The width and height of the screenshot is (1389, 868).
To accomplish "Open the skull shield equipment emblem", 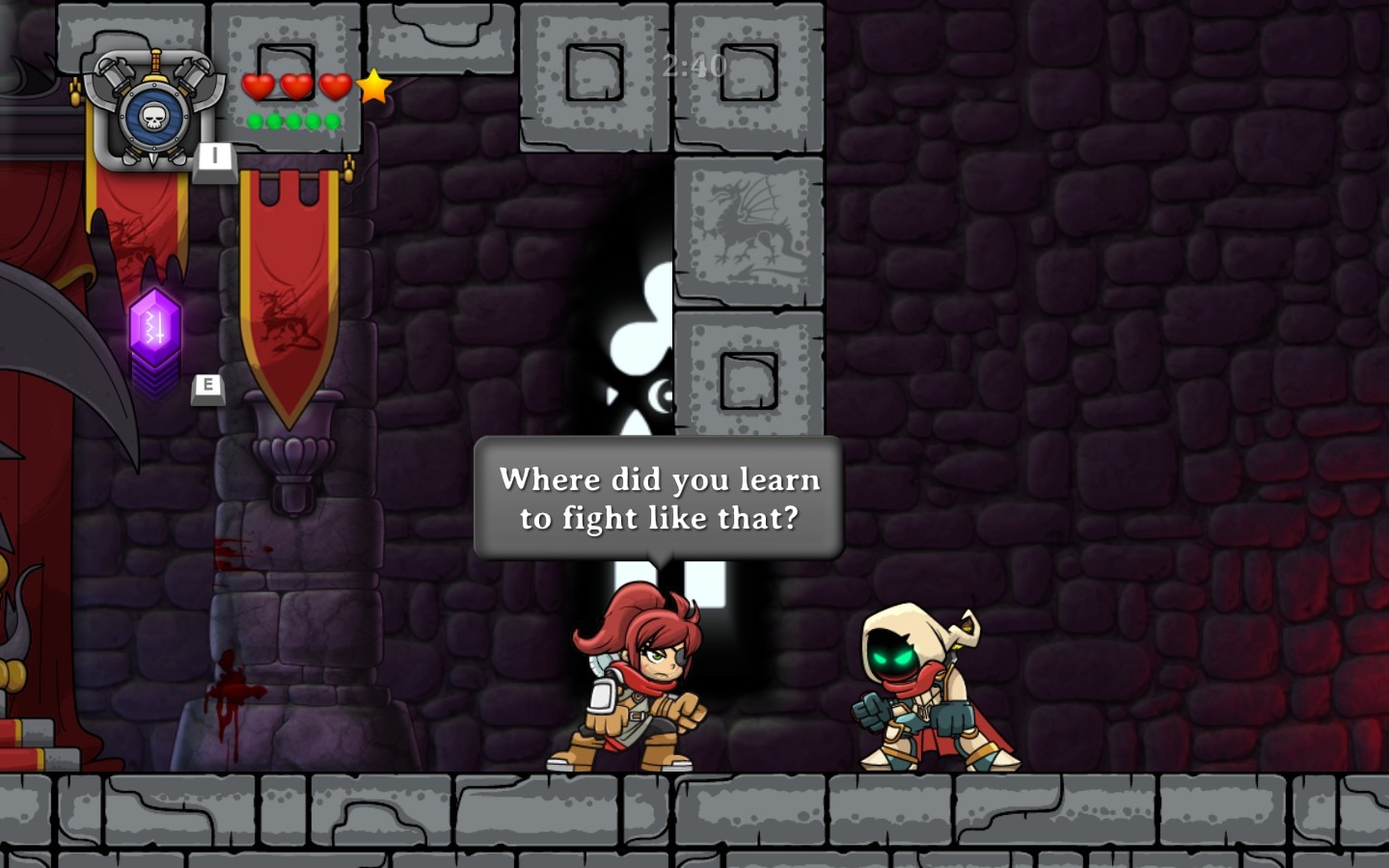I will click(154, 113).
